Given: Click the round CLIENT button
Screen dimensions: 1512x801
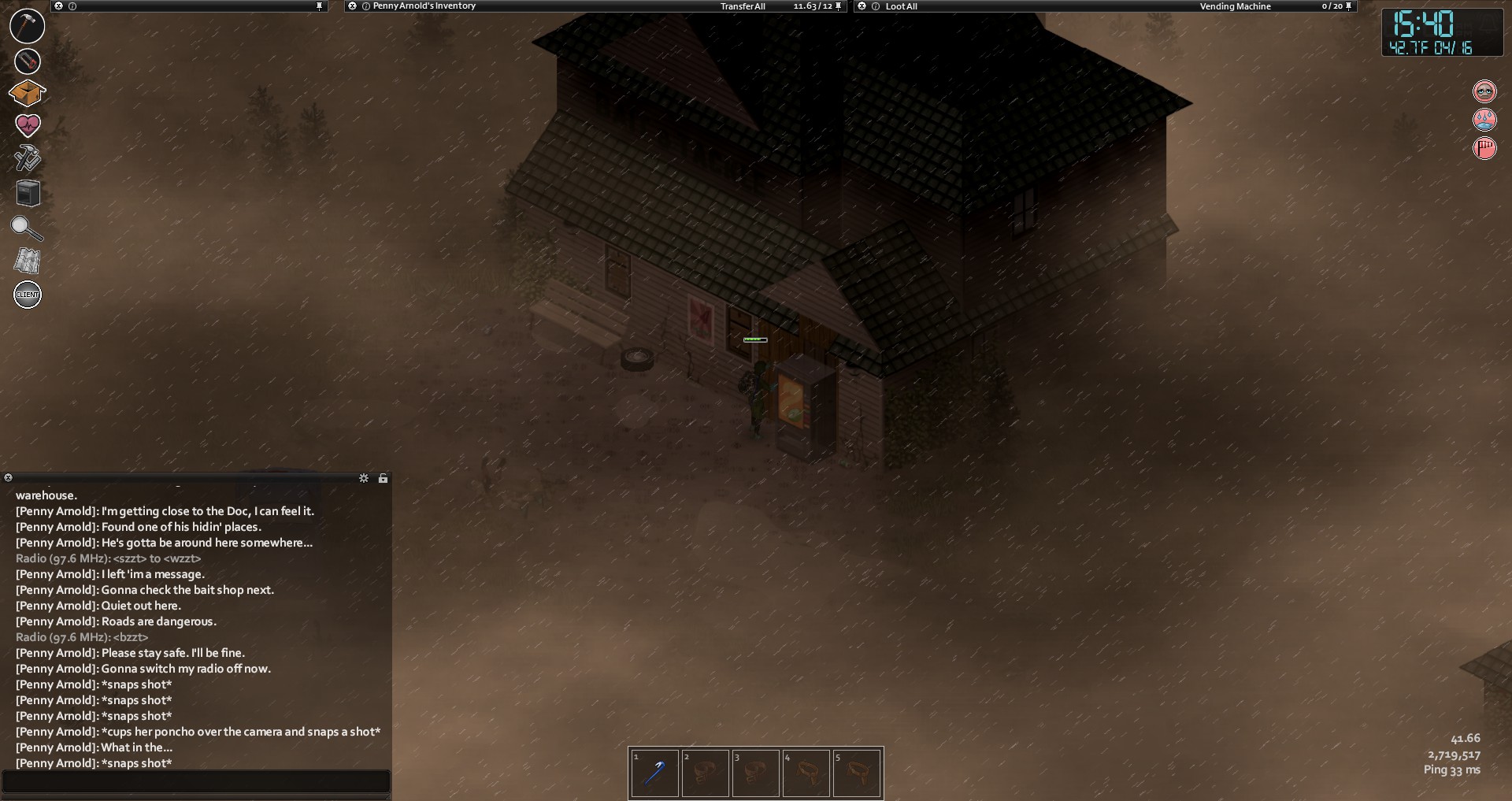Looking at the screenshot, I should pos(28,295).
